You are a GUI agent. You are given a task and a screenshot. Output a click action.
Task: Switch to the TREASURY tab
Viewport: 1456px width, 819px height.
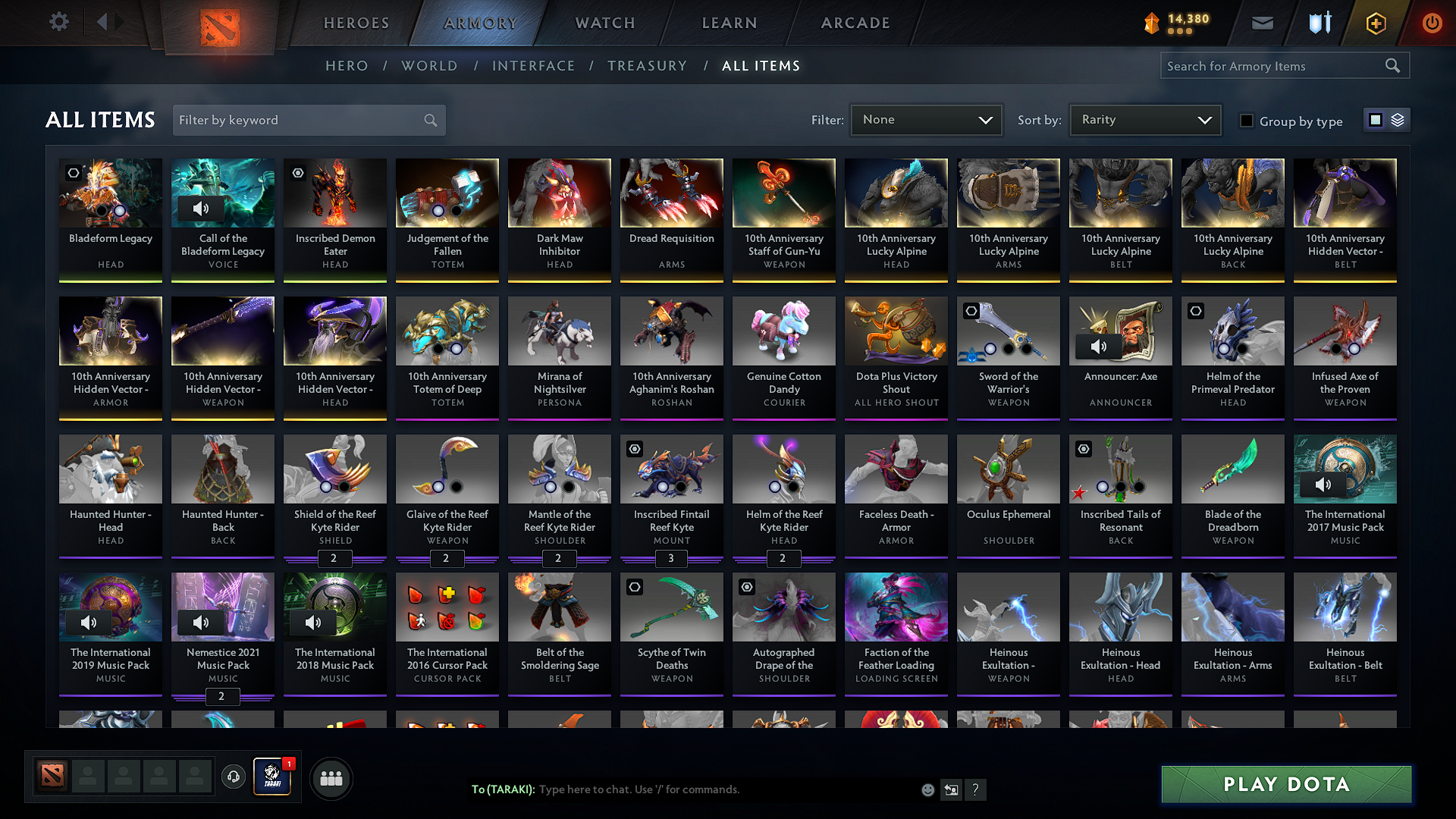coord(647,65)
